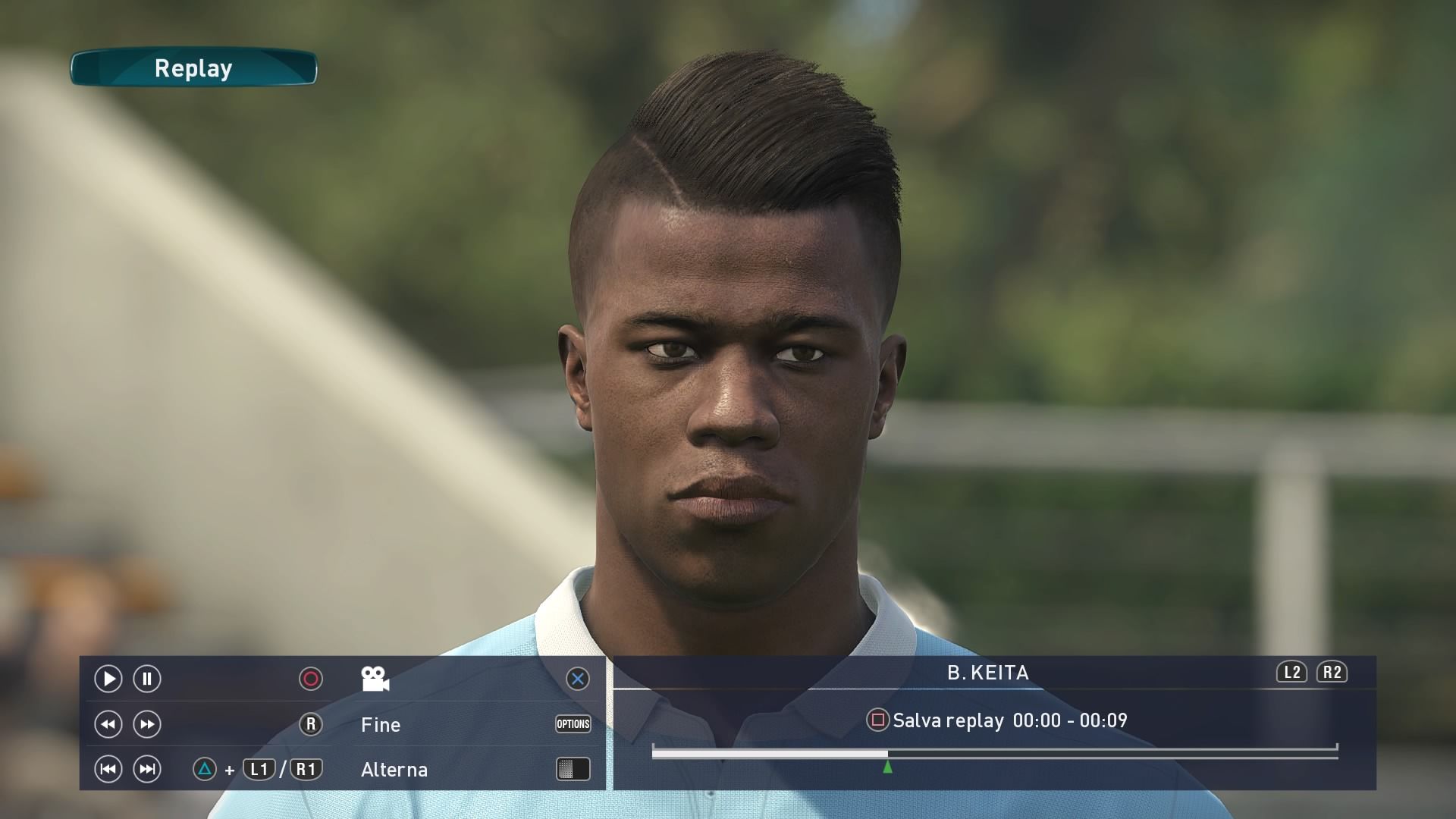Rewind the replay footage

(108, 724)
